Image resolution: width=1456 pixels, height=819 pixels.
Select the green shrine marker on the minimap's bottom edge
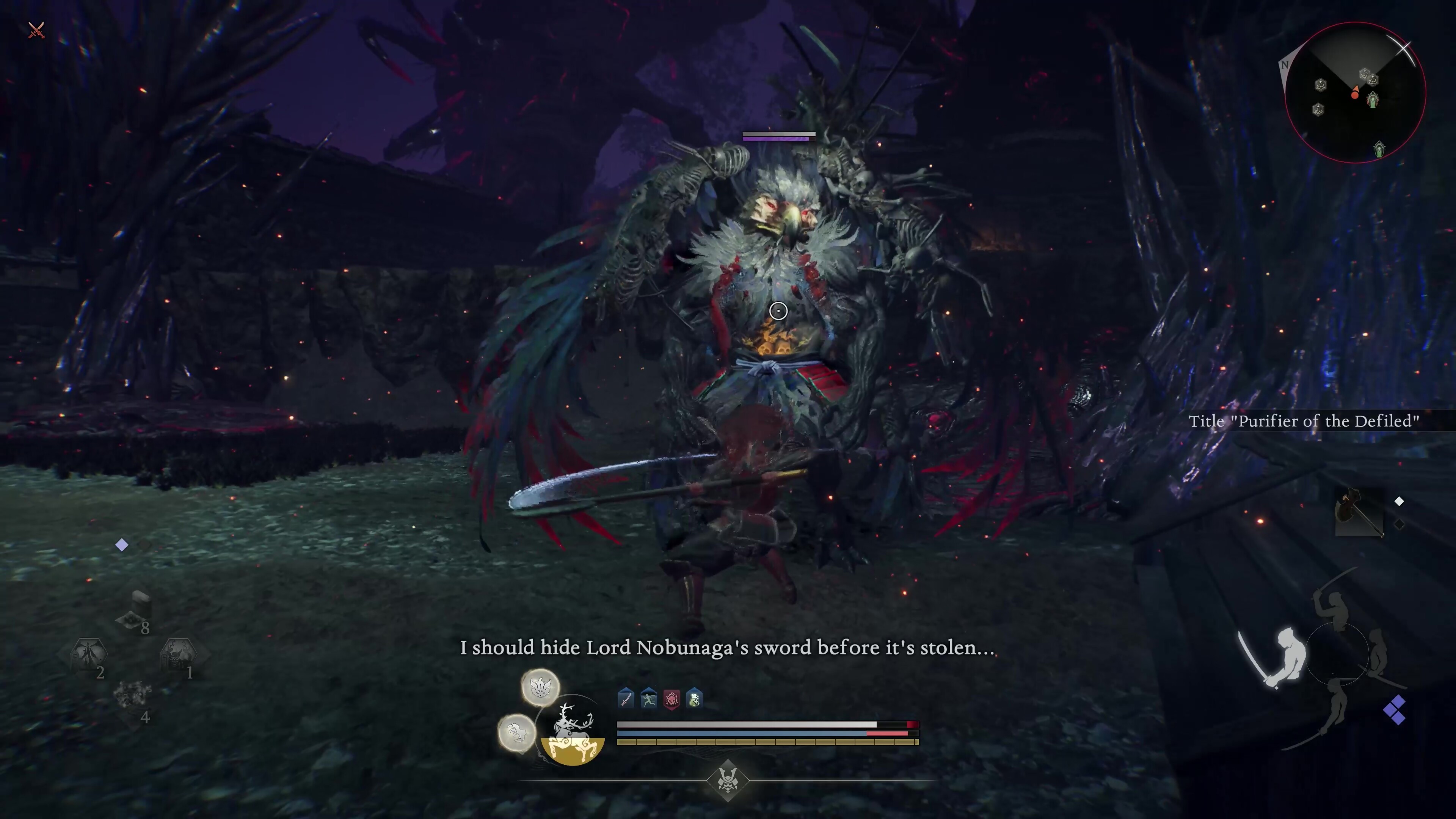pos(1379,150)
